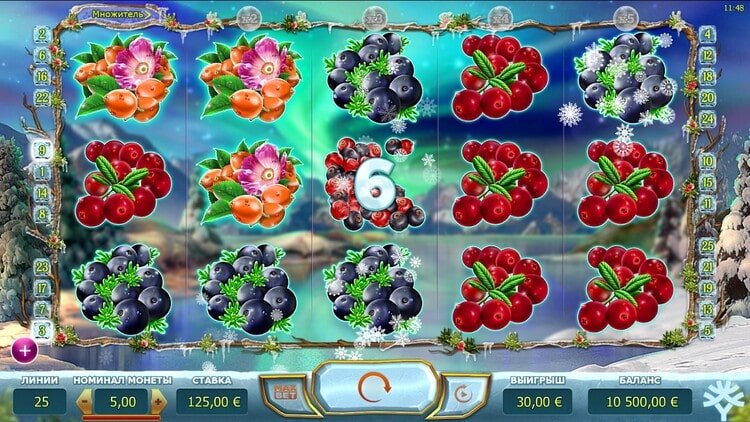Screen dimensions: 750x422
Task: Start autoplay with the small play button
Action: coord(464,394)
